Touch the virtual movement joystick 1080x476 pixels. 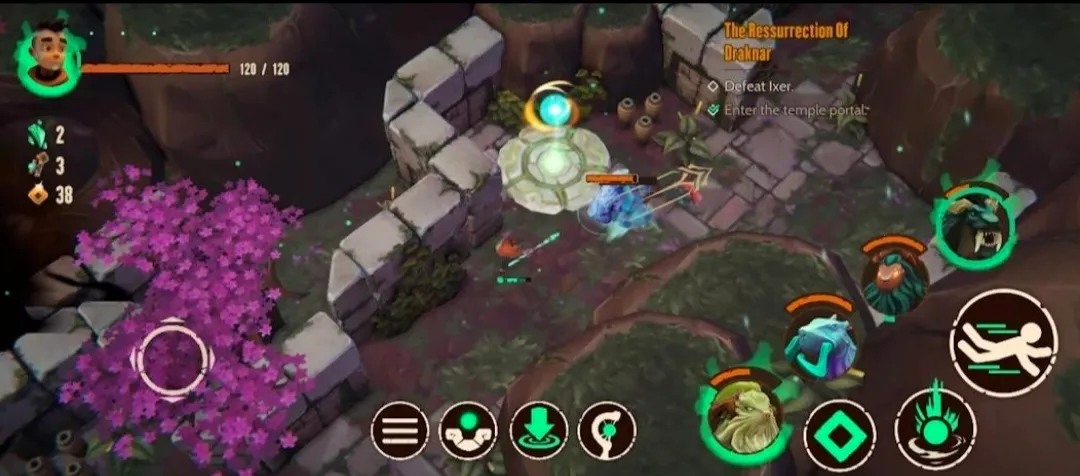tap(172, 357)
